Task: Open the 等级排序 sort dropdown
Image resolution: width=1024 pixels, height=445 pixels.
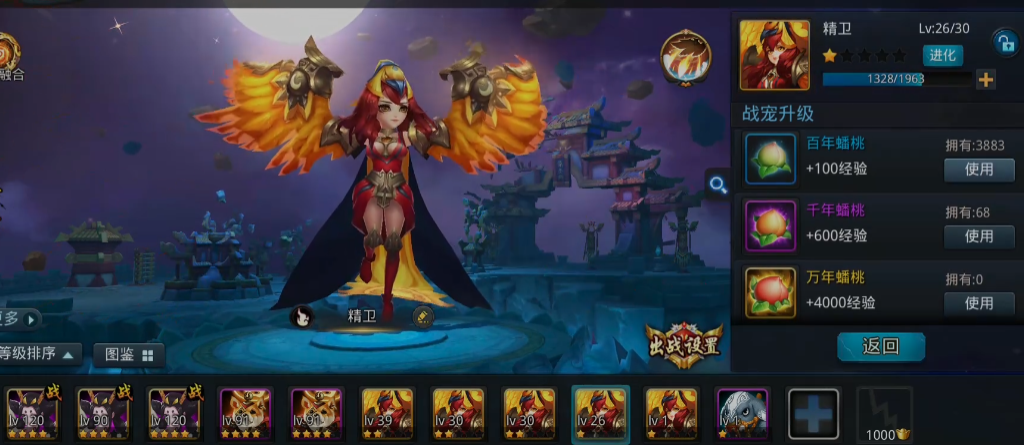Action: (x=40, y=354)
